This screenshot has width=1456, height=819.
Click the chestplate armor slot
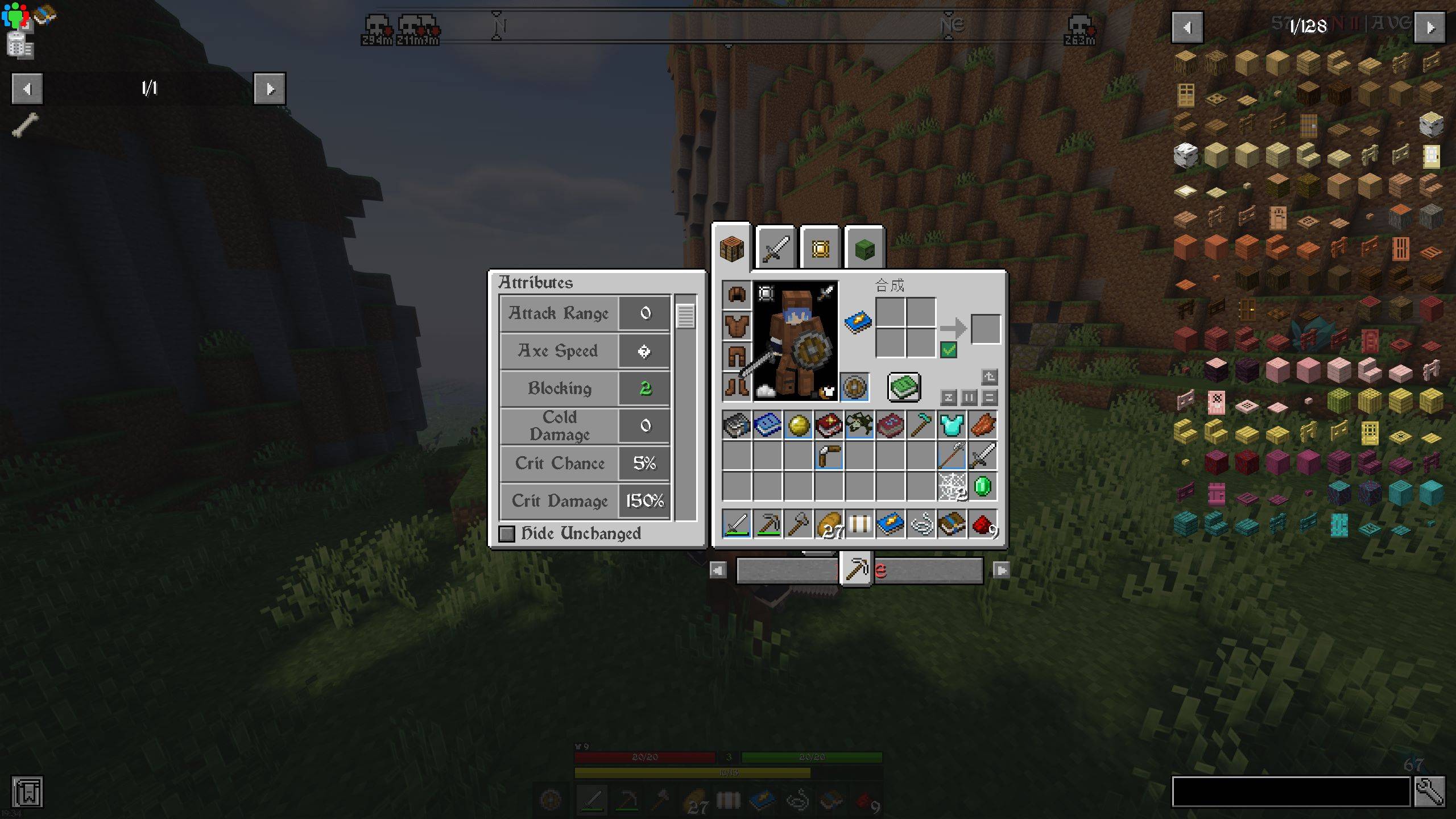click(736, 325)
